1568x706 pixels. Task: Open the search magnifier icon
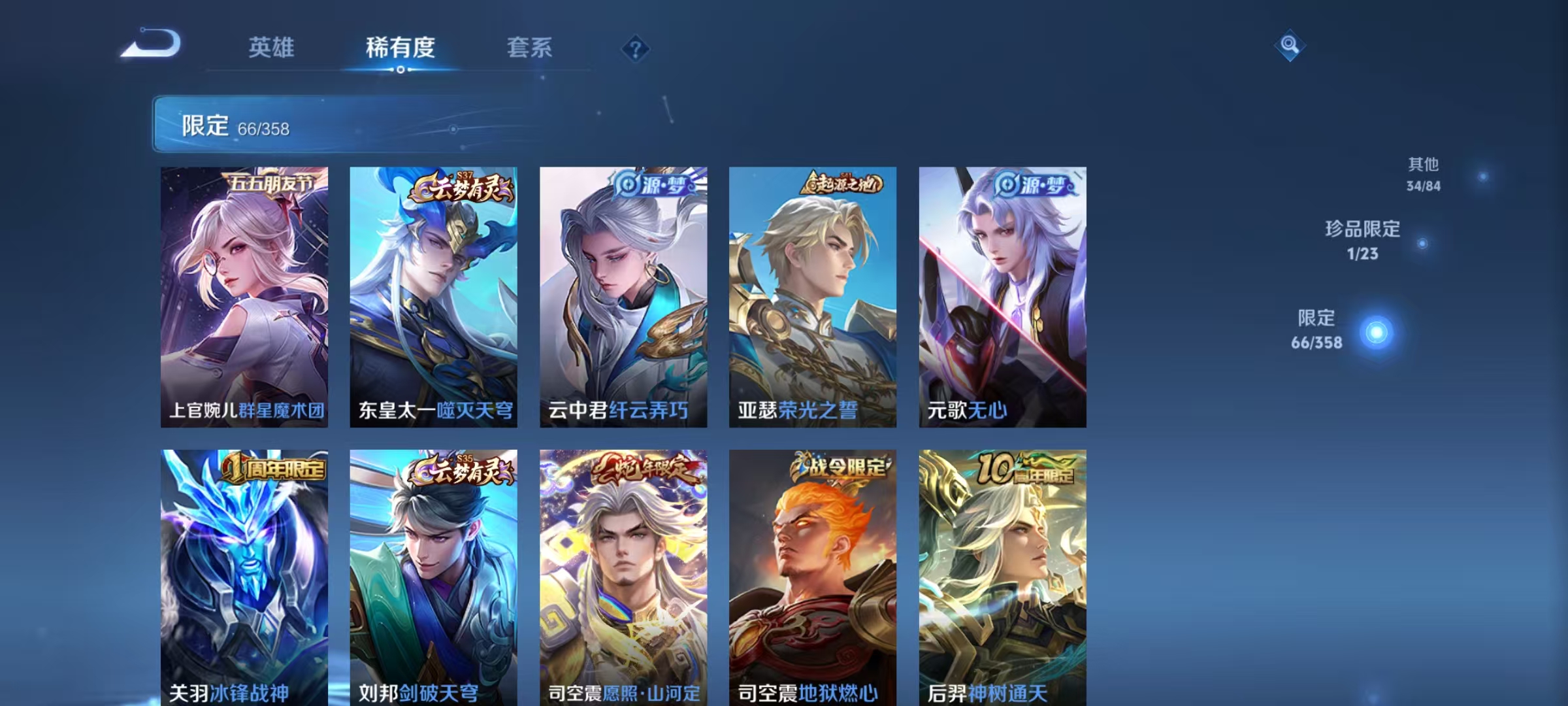[1289, 46]
